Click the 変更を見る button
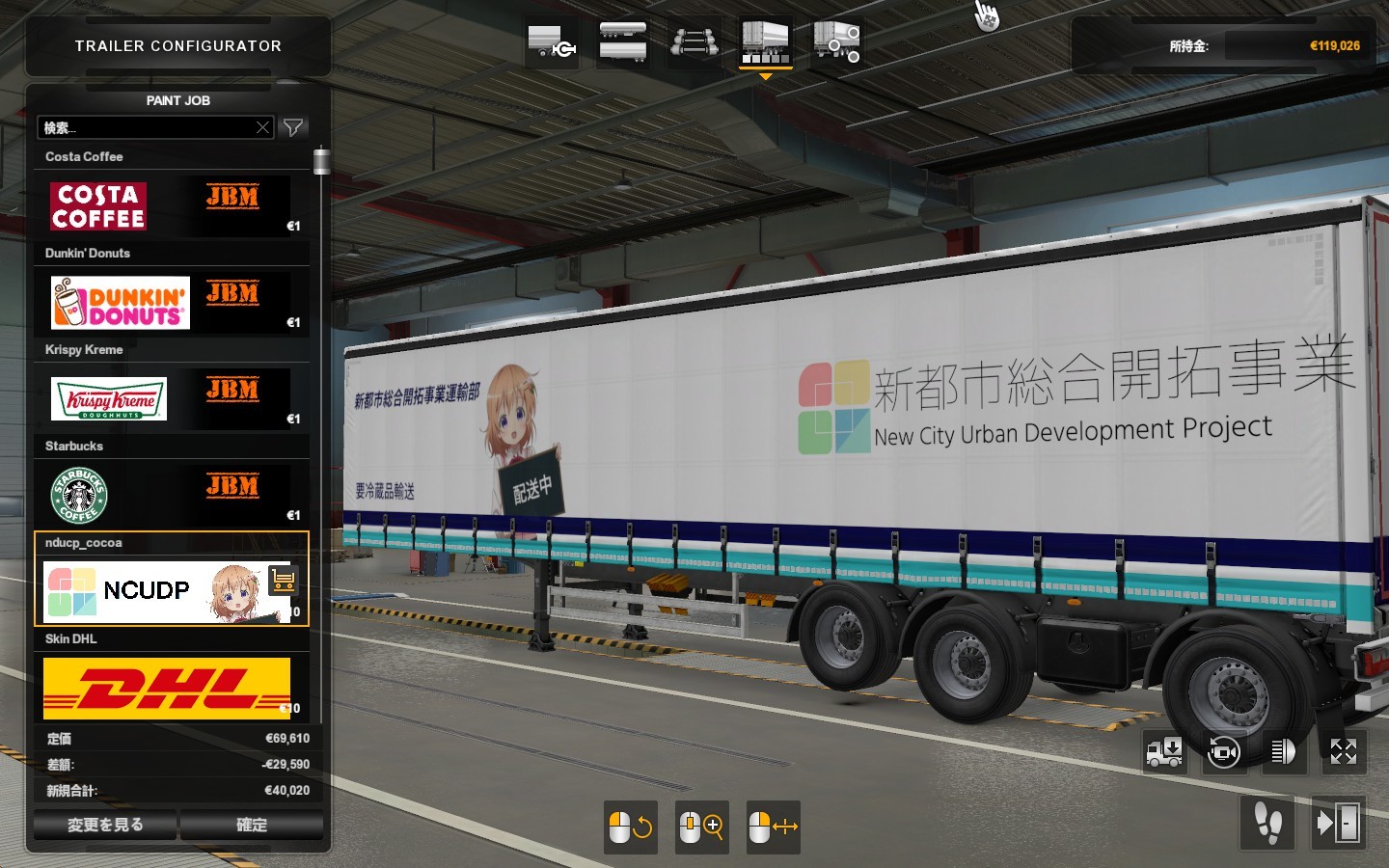The image size is (1389, 868). 105,825
